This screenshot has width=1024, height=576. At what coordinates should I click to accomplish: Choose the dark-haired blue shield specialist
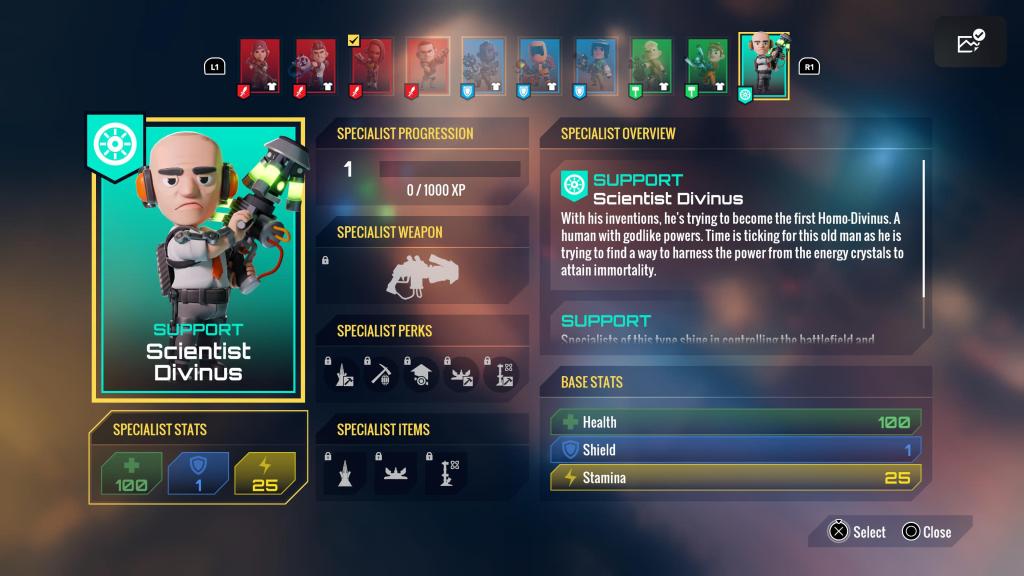pos(595,64)
